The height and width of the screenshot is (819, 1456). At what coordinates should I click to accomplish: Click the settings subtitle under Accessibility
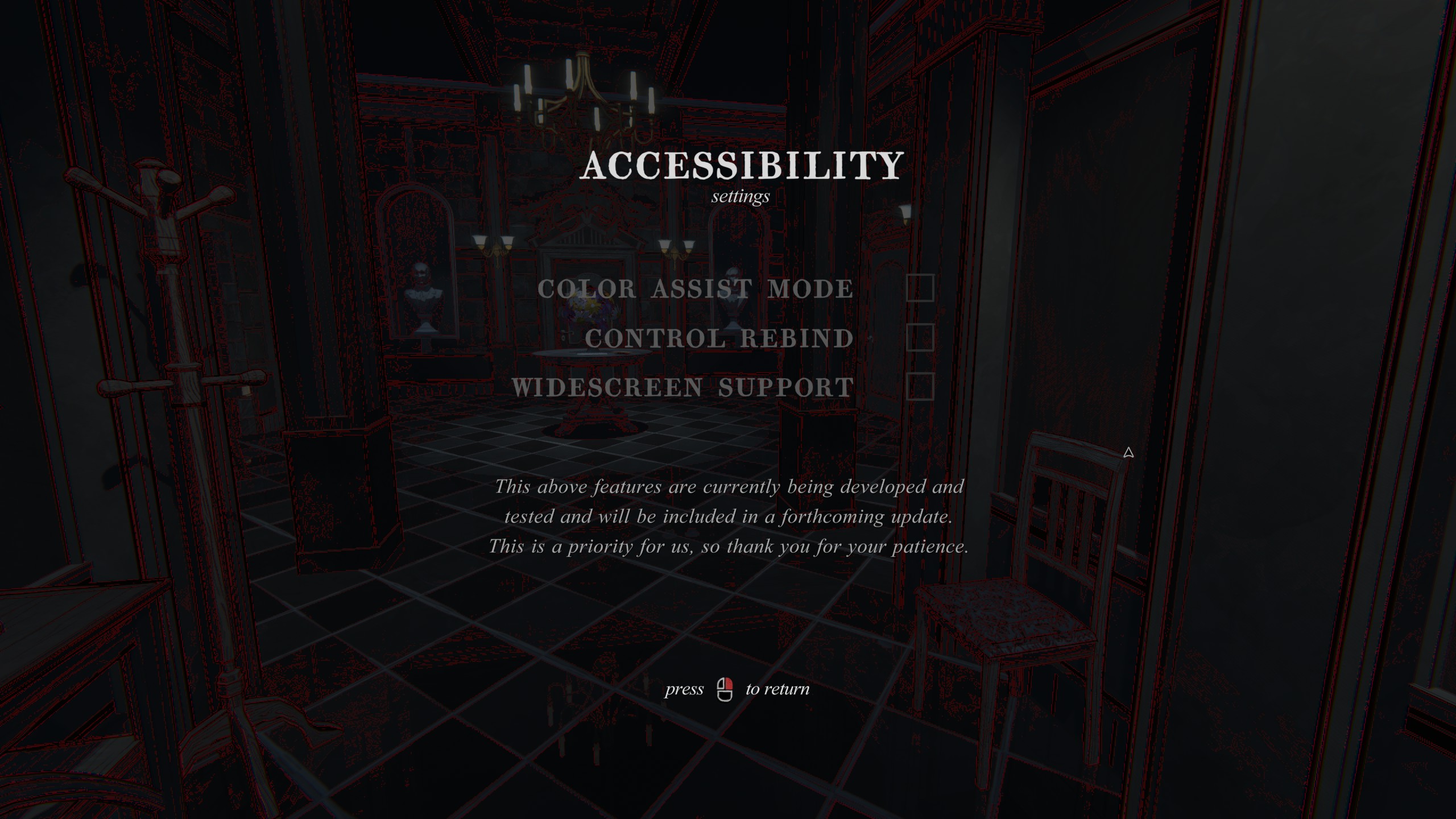(x=739, y=197)
